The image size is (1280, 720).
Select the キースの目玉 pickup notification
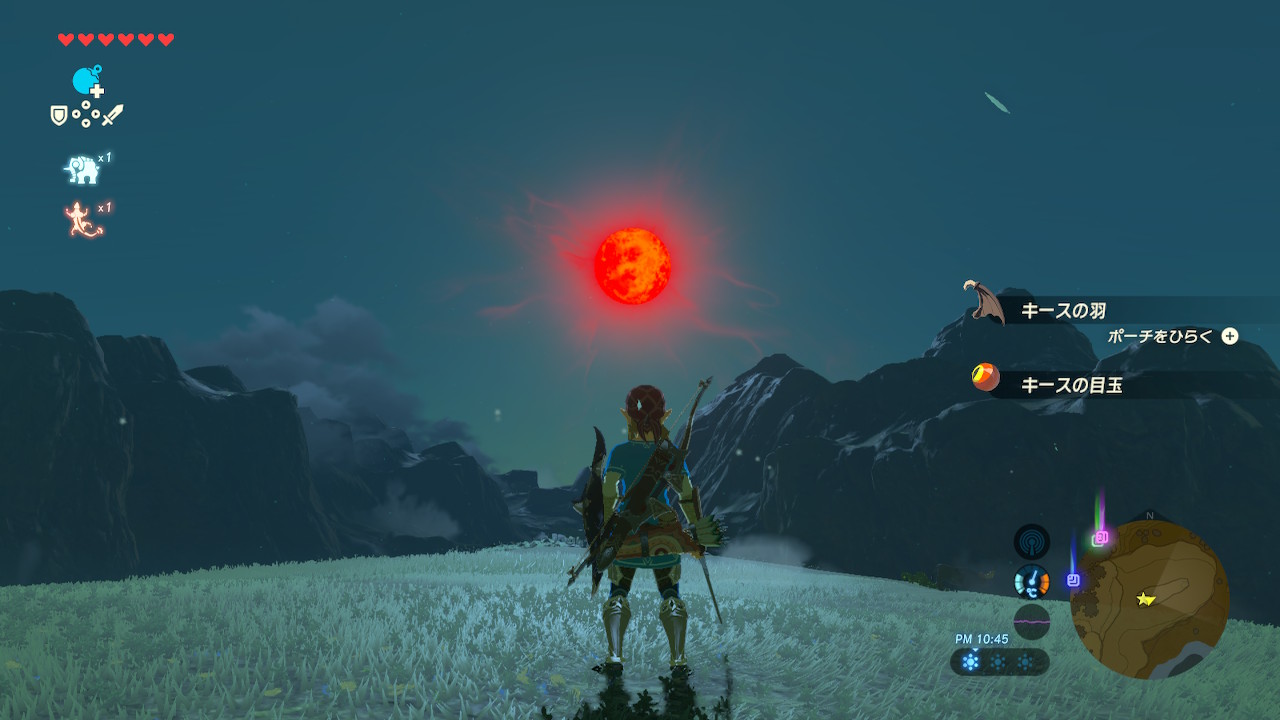[x=1070, y=384]
